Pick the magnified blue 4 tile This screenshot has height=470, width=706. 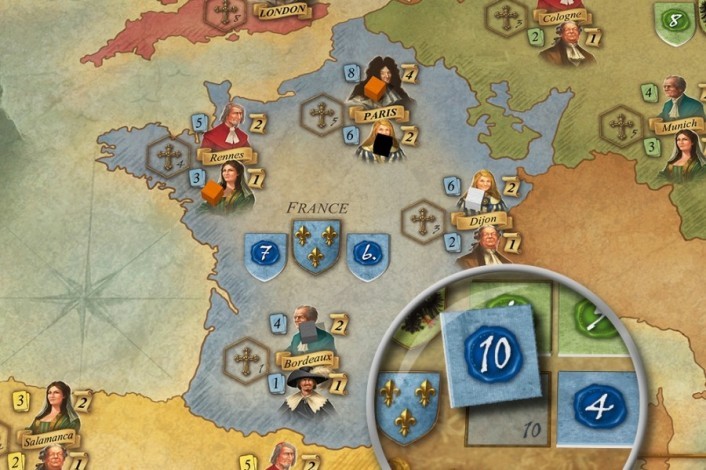pyautogui.click(x=597, y=406)
